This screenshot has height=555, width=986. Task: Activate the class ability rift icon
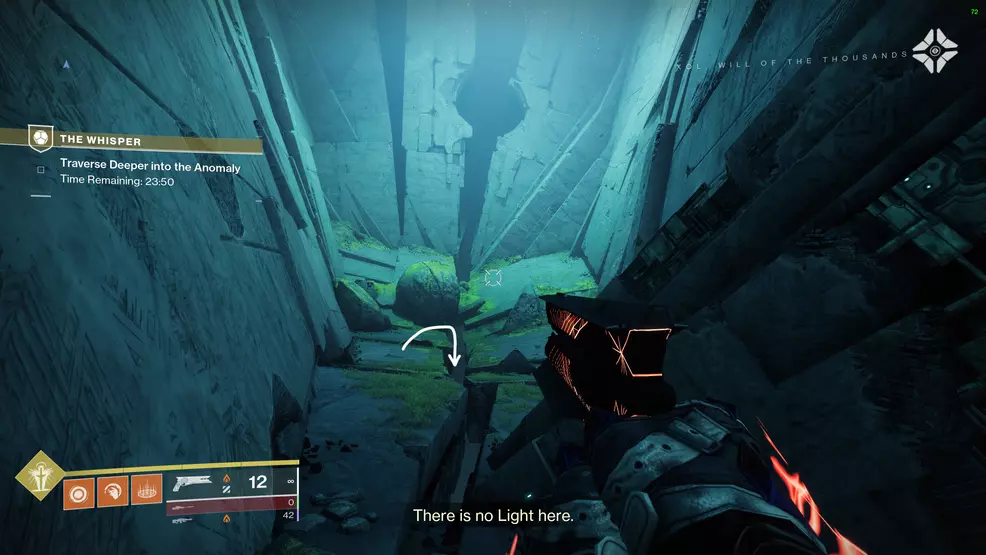click(146, 492)
